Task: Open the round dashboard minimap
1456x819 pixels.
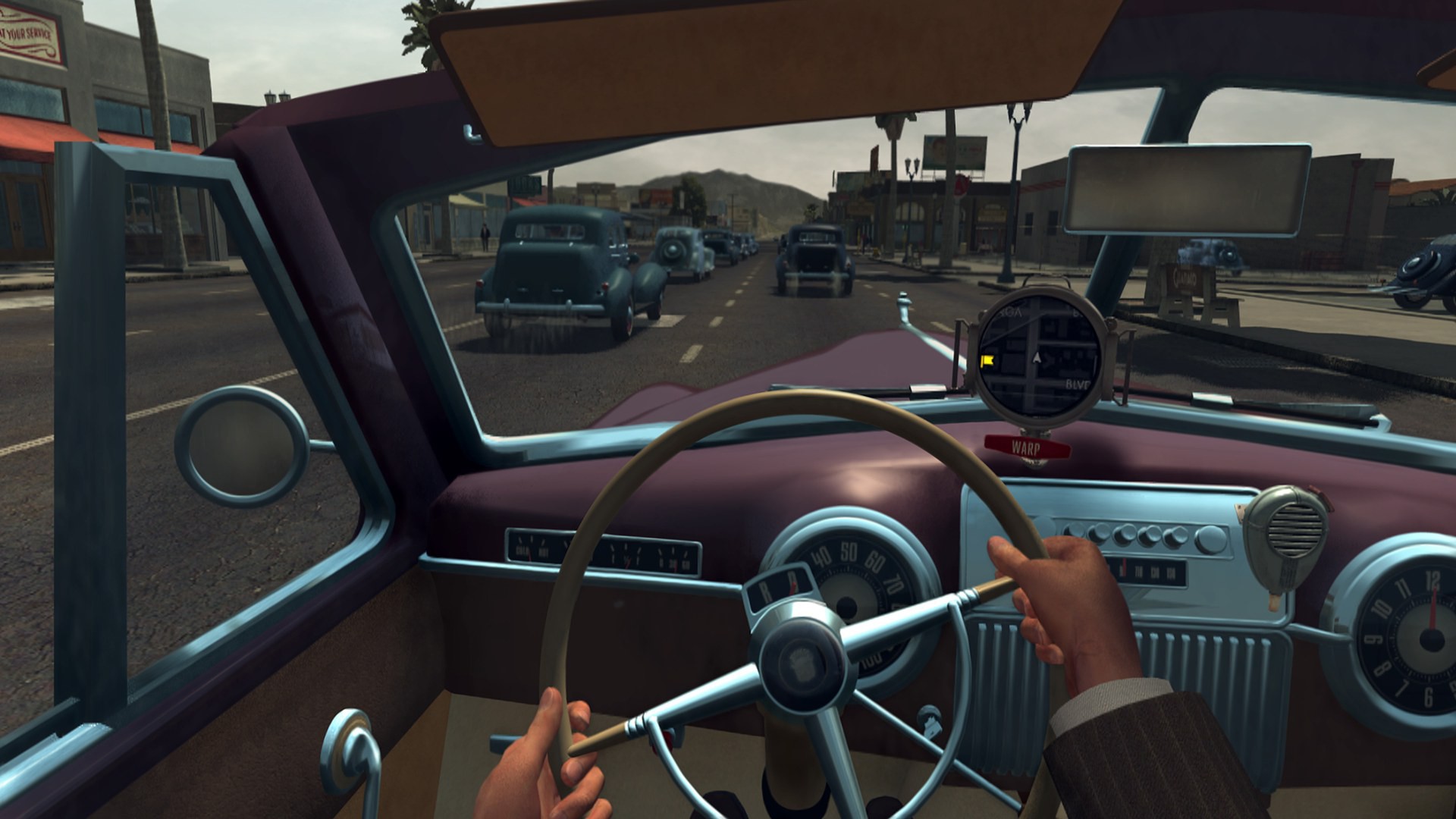Action: (1038, 362)
